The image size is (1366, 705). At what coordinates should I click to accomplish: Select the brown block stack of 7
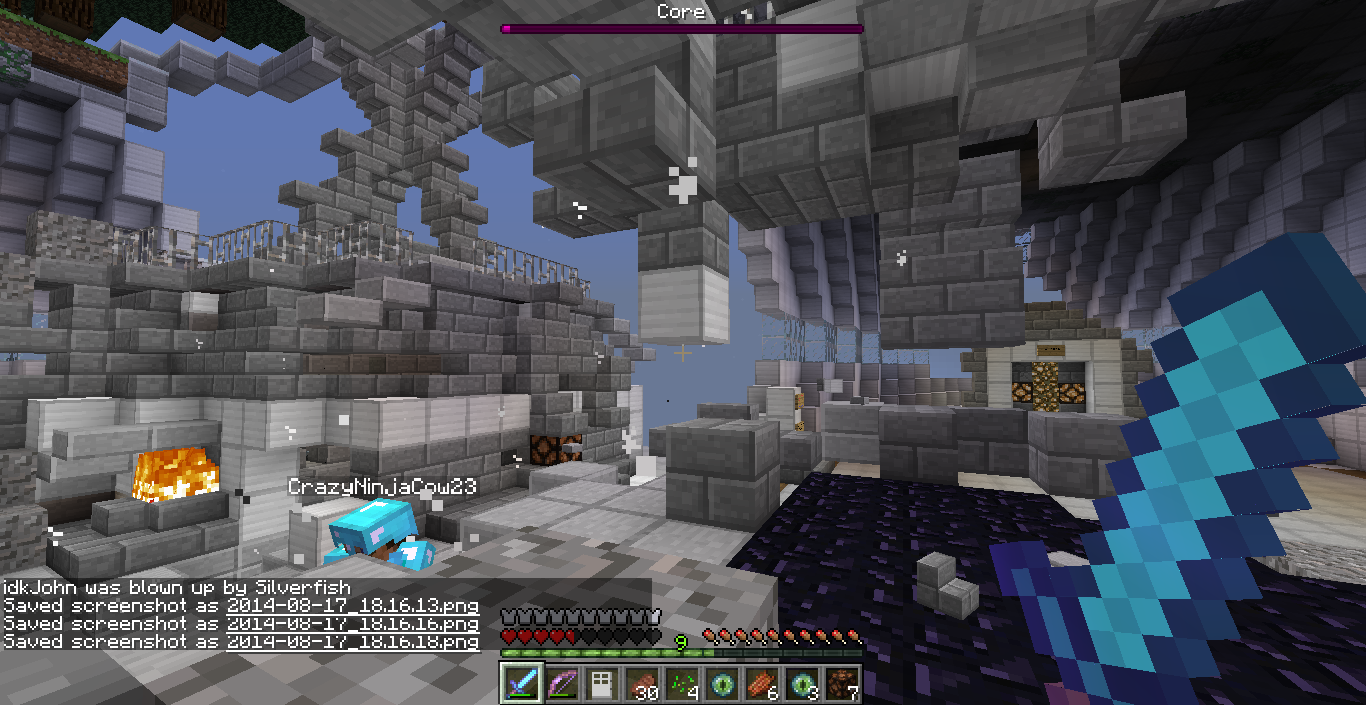click(x=841, y=684)
